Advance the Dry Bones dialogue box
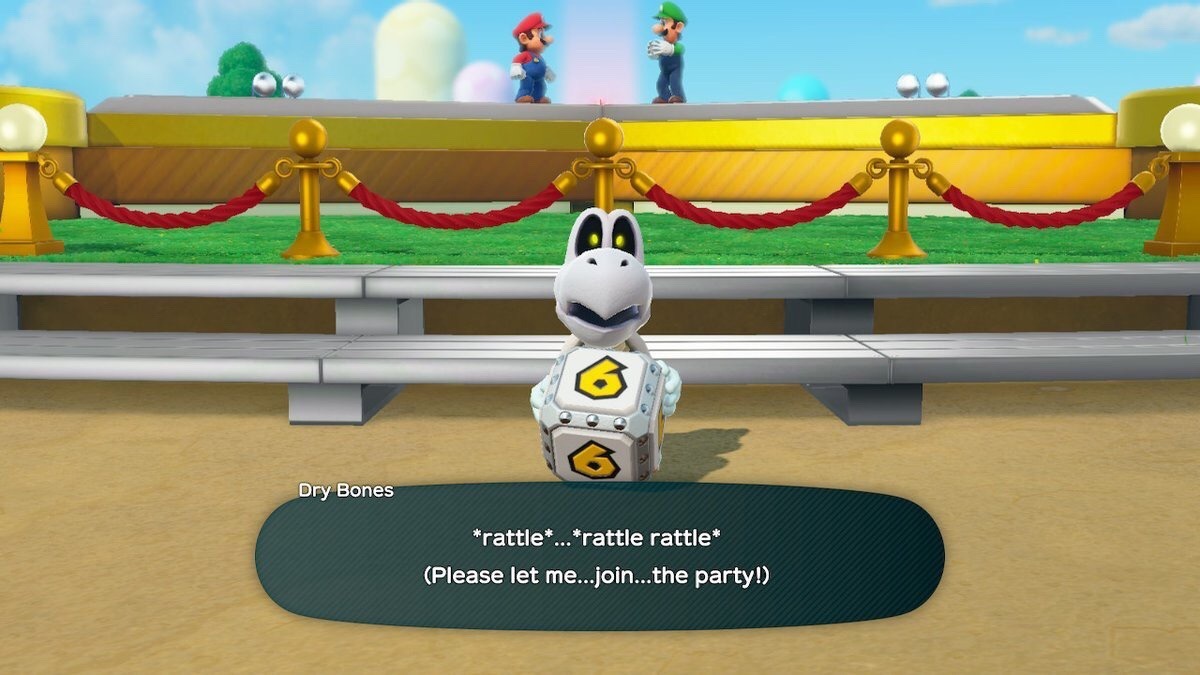Image resolution: width=1200 pixels, height=675 pixels. click(598, 556)
